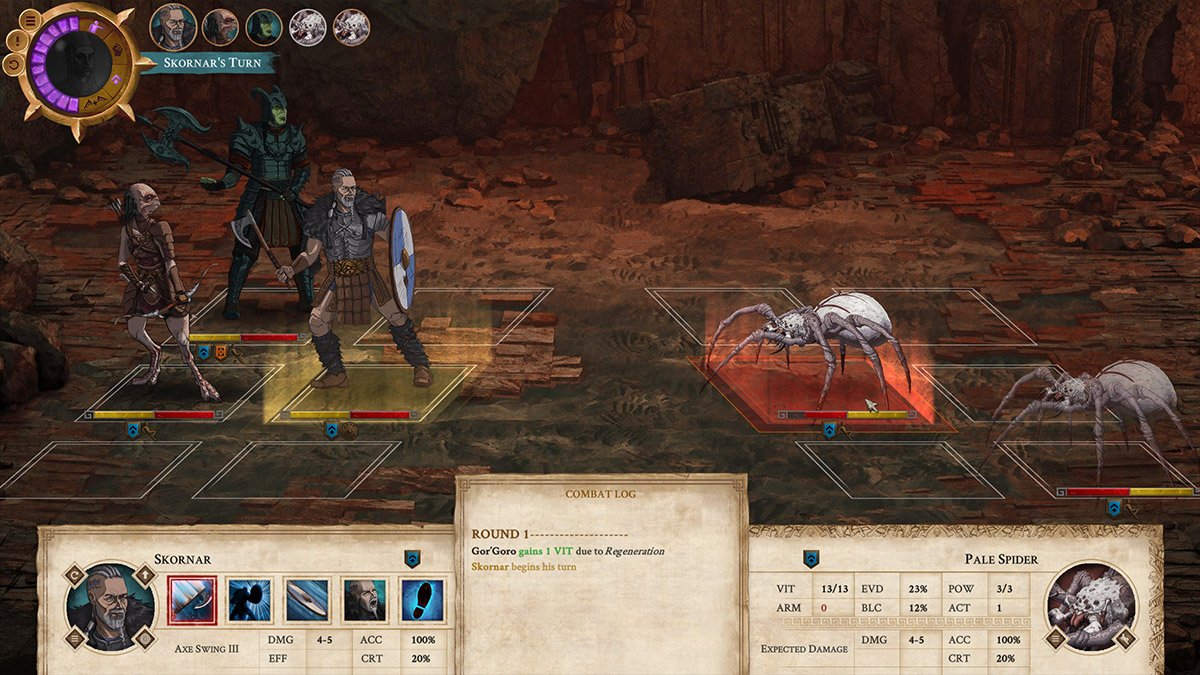Select Skornar's portrait in the turn order
The image size is (1200, 675).
[173, 27]
